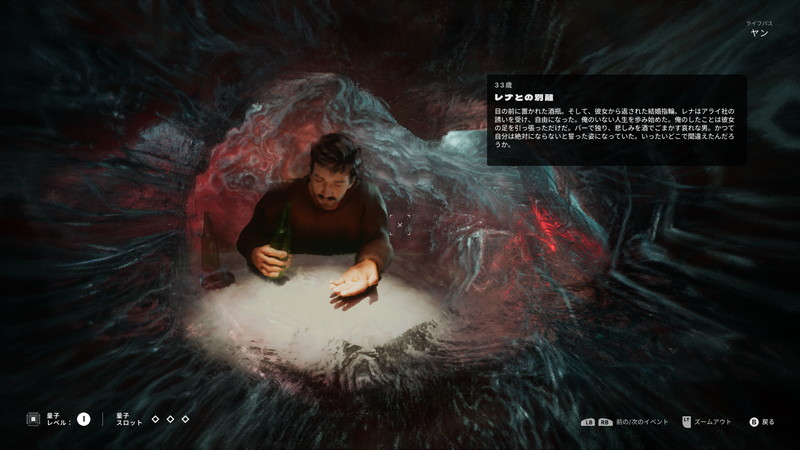Select the ヤン lifepath label
This screenshot has height=450, width=800.
pos(760,32)
